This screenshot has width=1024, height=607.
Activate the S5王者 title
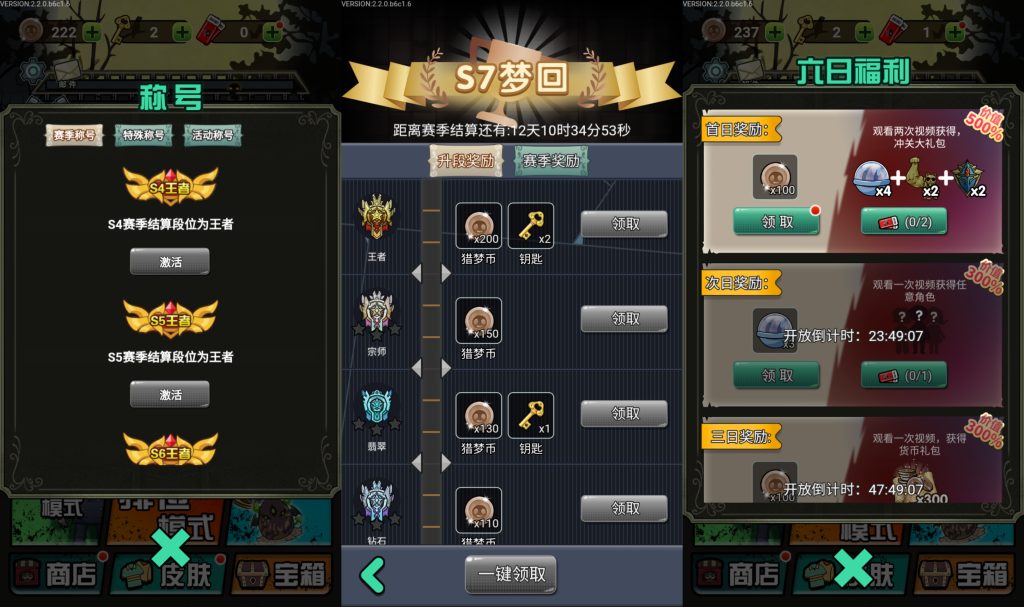pyautogui.click(x=170, y=394)
